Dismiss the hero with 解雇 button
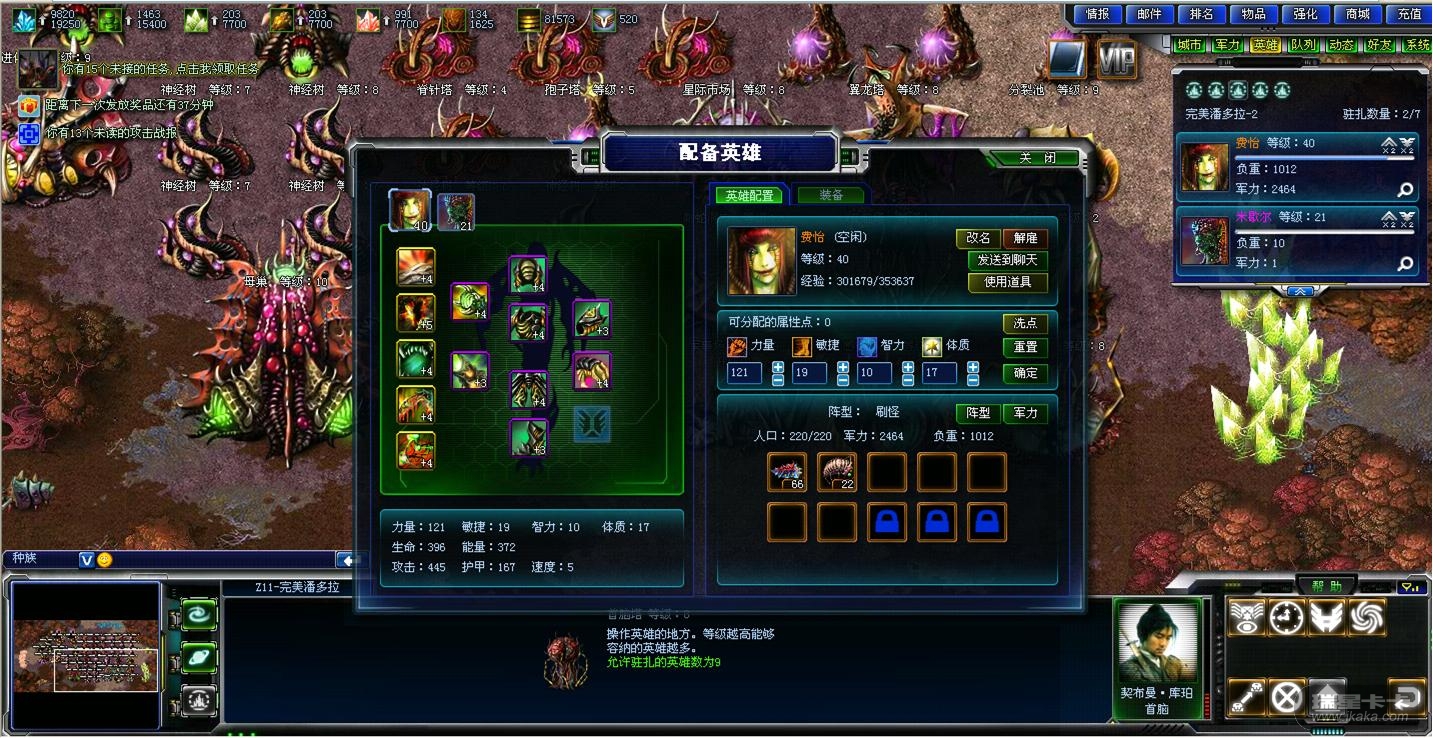 tap(1025, 238)
